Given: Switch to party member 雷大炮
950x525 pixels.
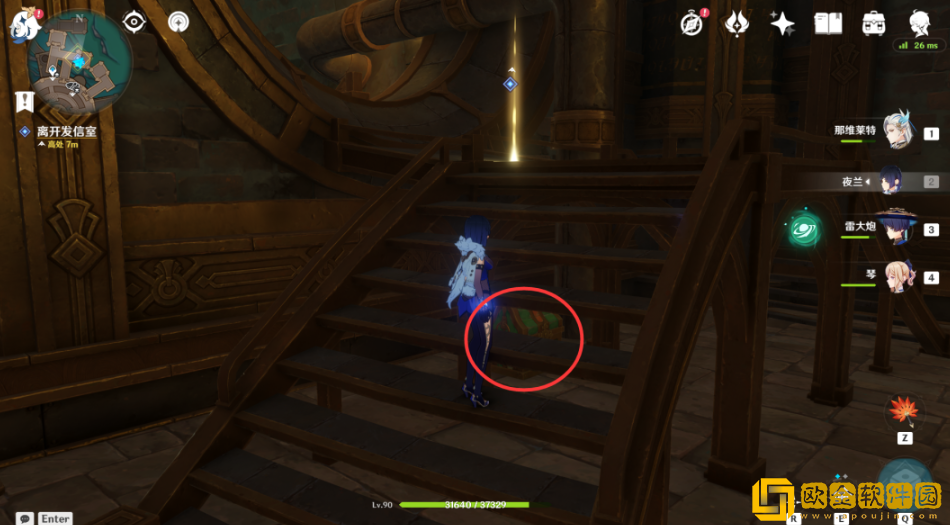Looking at the screenshot, I should click(897, 229).
